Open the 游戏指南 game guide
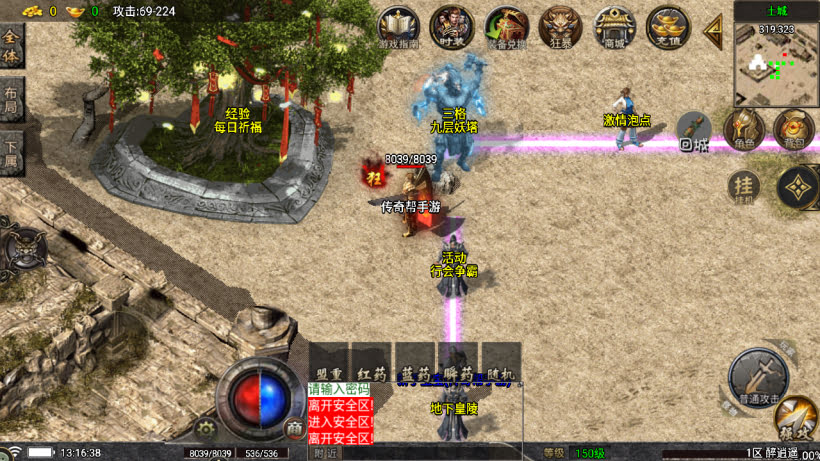820x461 pixels. pyautogui.click(x=399, y=27)
